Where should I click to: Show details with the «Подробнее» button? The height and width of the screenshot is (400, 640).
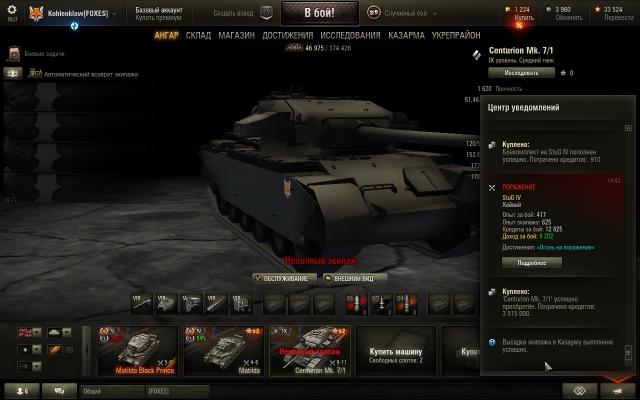(531, 262)
